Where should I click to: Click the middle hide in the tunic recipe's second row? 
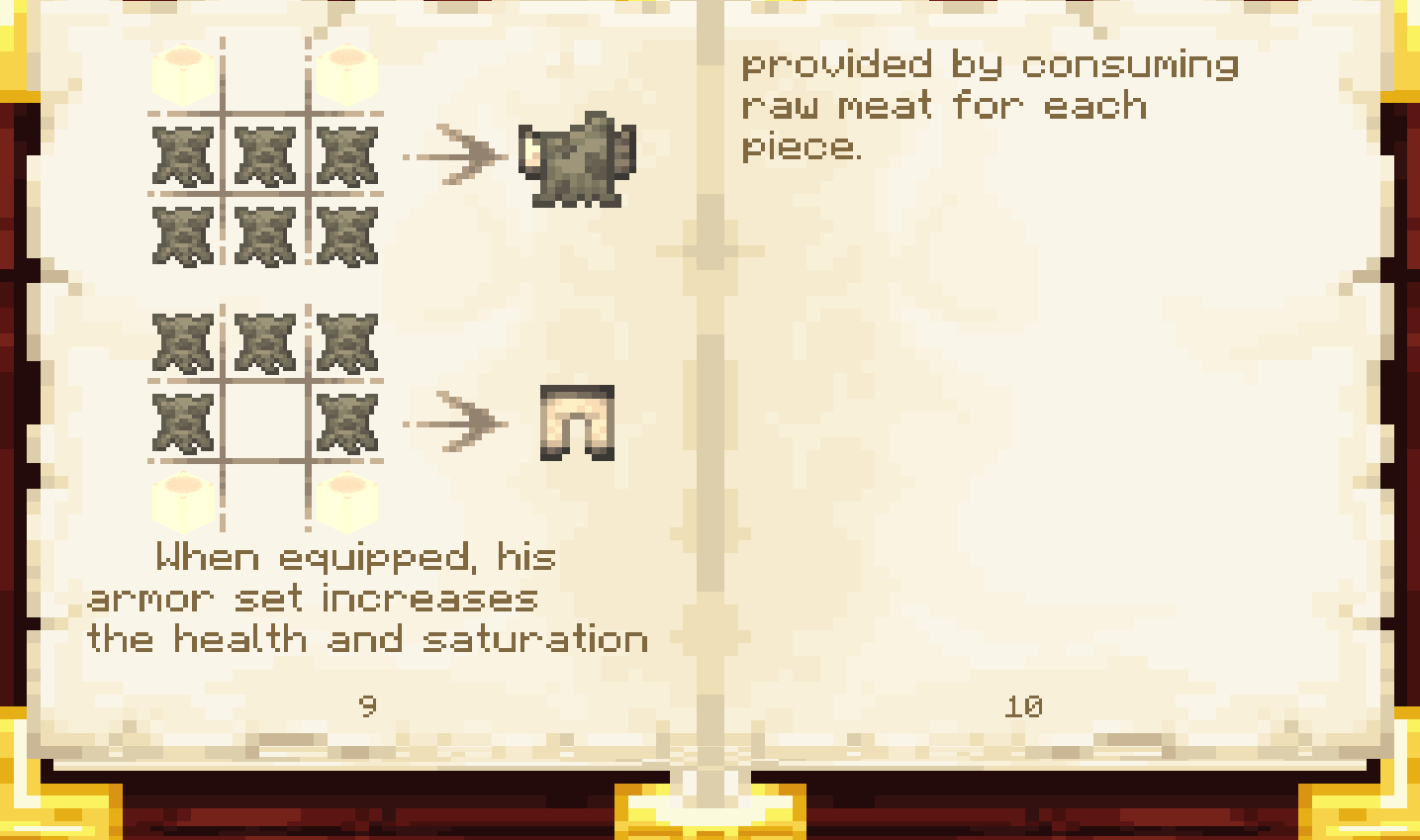(263, 235)
